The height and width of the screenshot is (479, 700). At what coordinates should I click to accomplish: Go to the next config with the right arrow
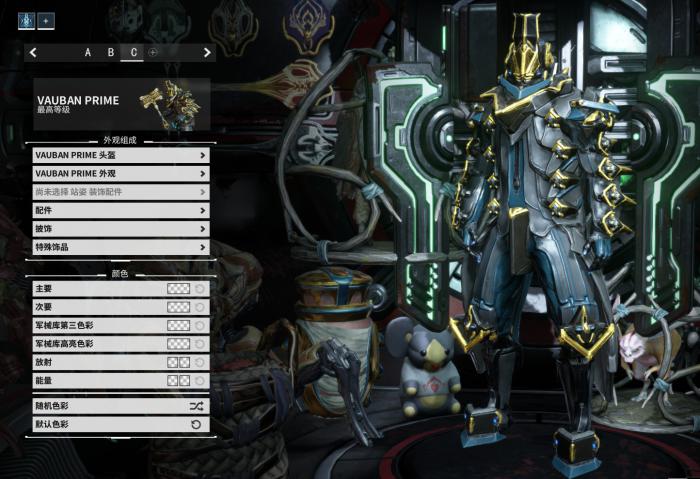pos(207,52)
